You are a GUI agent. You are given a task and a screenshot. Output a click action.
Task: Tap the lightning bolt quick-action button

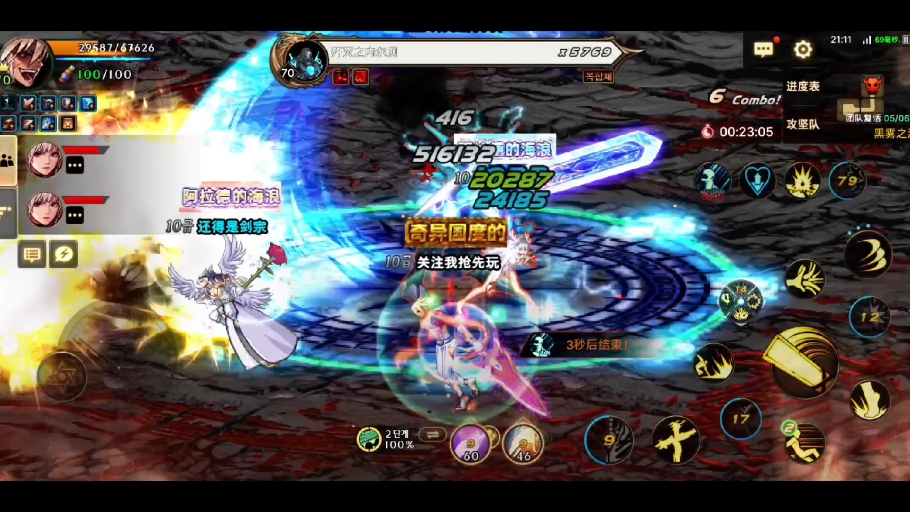coord(63,255)
